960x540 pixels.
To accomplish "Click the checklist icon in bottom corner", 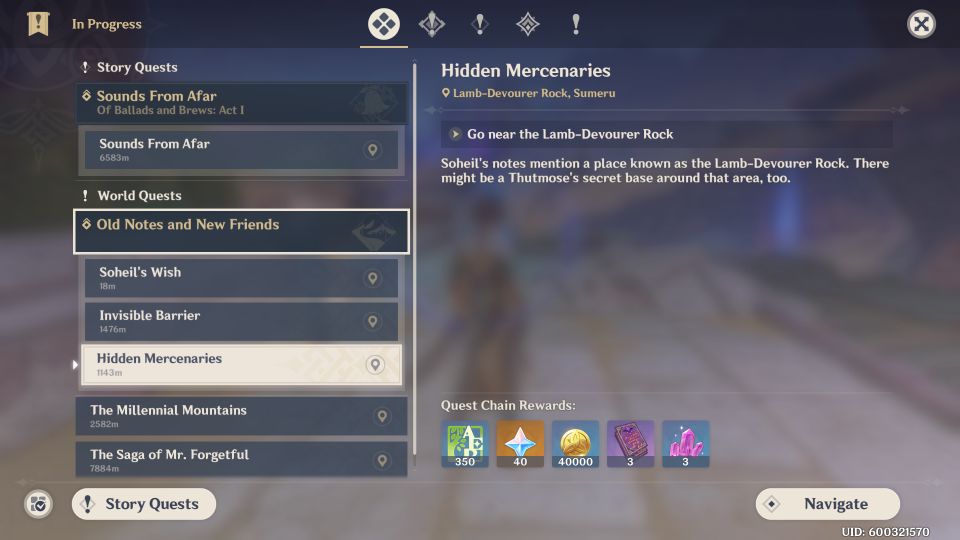I will point(37,504).
